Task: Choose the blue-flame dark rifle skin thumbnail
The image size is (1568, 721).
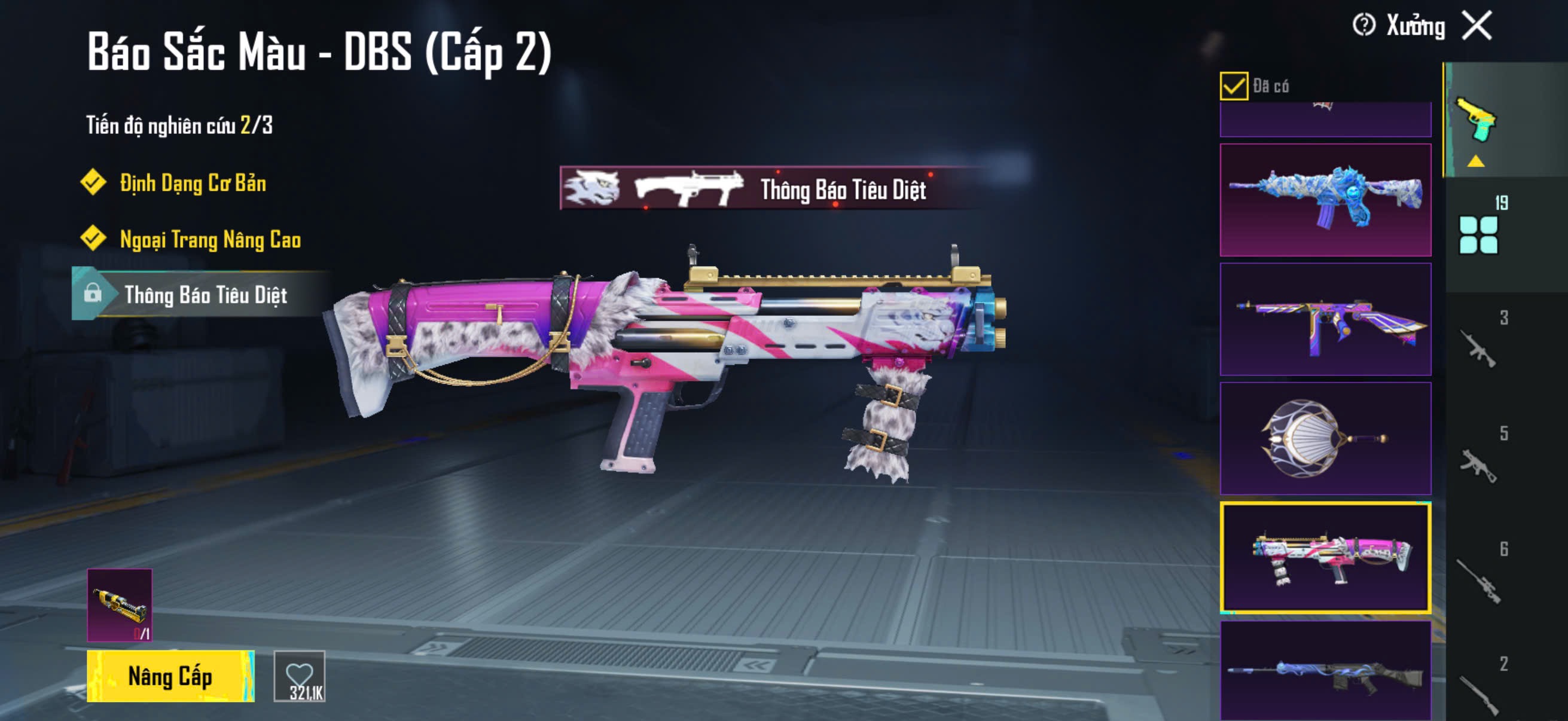Action: pos(1325,673)
